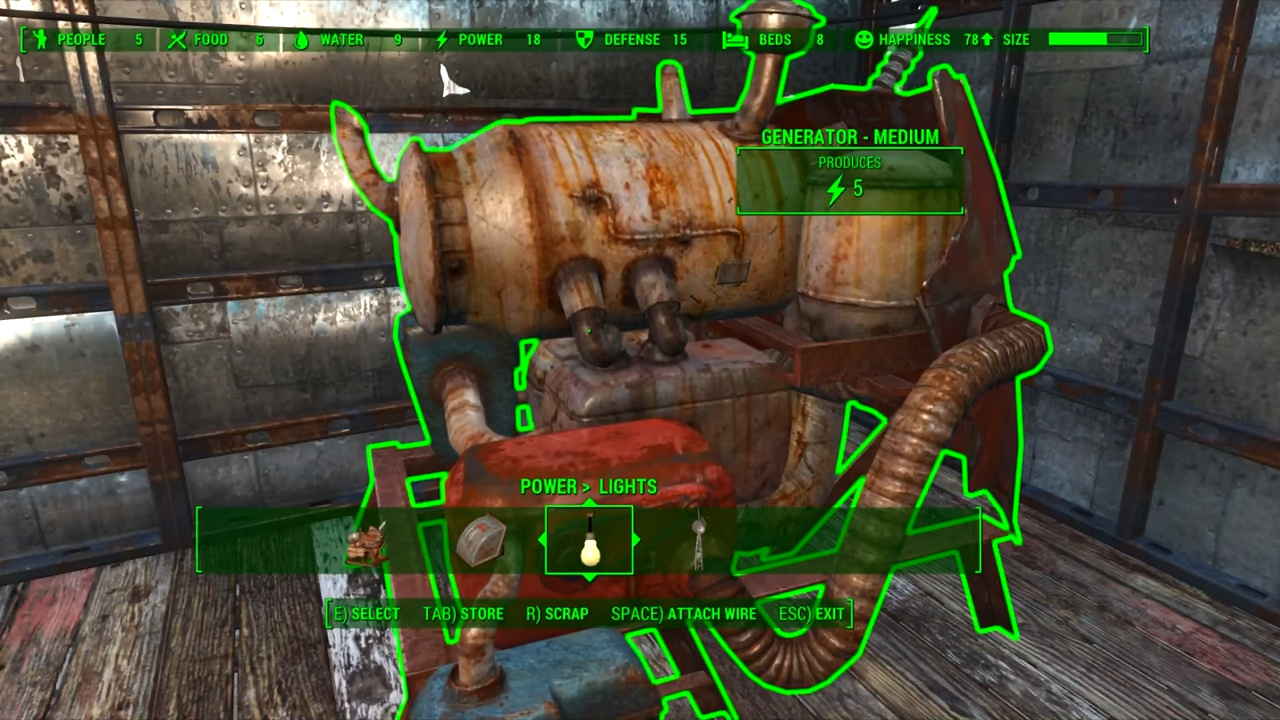The height and width of the screenshot is (720, 1280).
Task: Click ESC) EXIT to leave workshop mode
Action: (811, 613)
